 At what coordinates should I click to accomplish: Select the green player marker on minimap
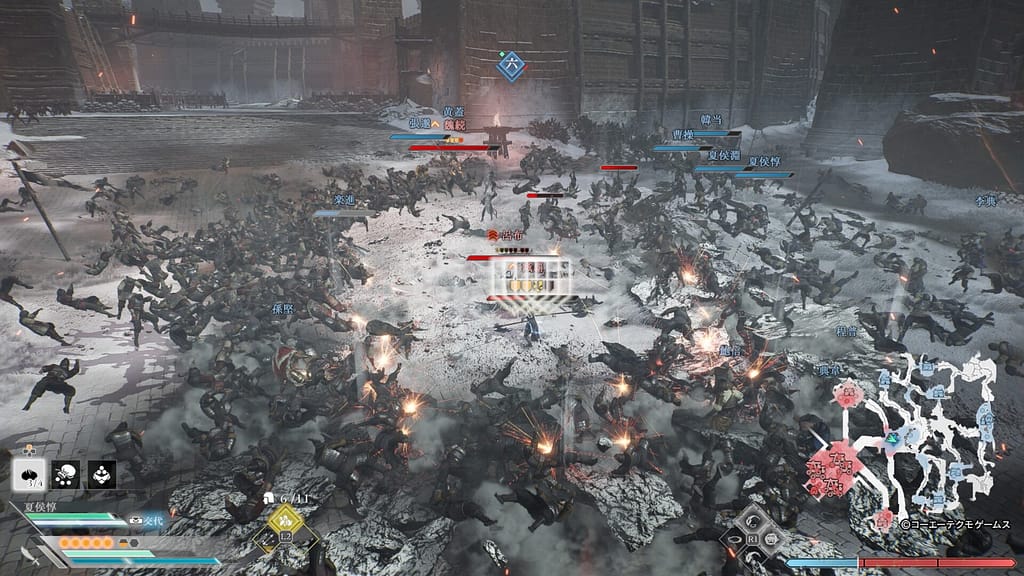890,436
